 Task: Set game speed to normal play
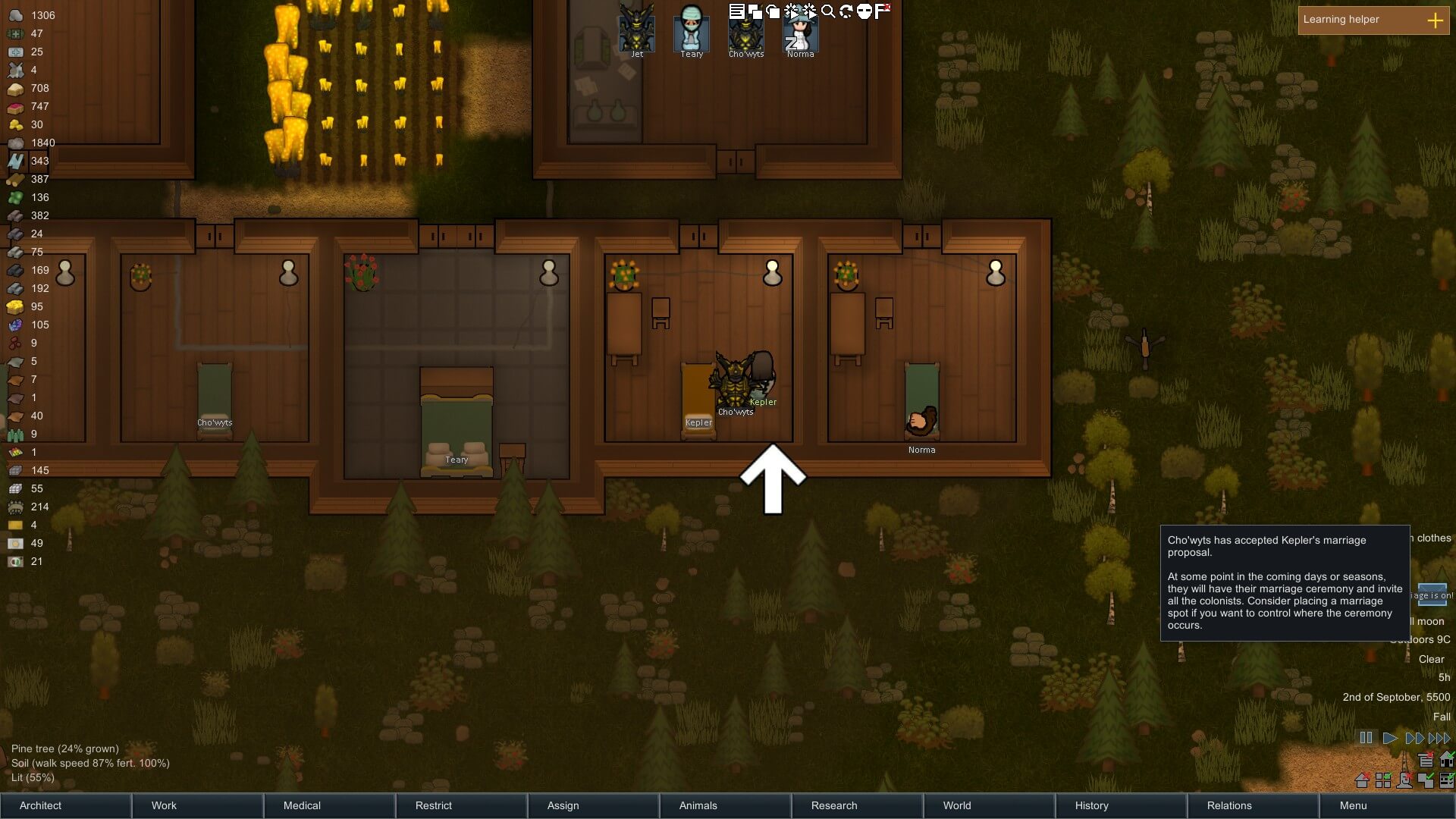tap(1390, 738)
